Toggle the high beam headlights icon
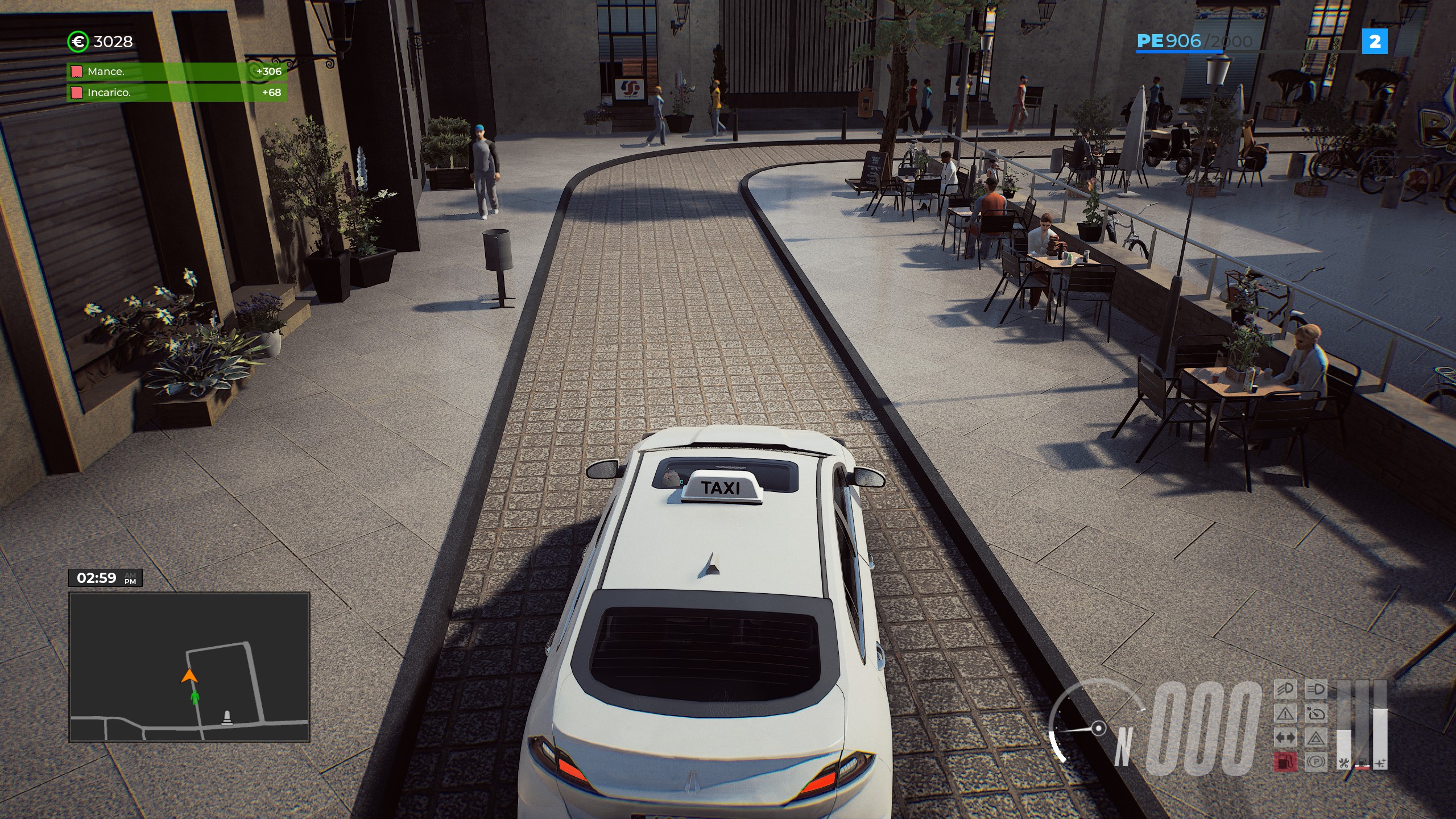 click(x=1316, y=689)
